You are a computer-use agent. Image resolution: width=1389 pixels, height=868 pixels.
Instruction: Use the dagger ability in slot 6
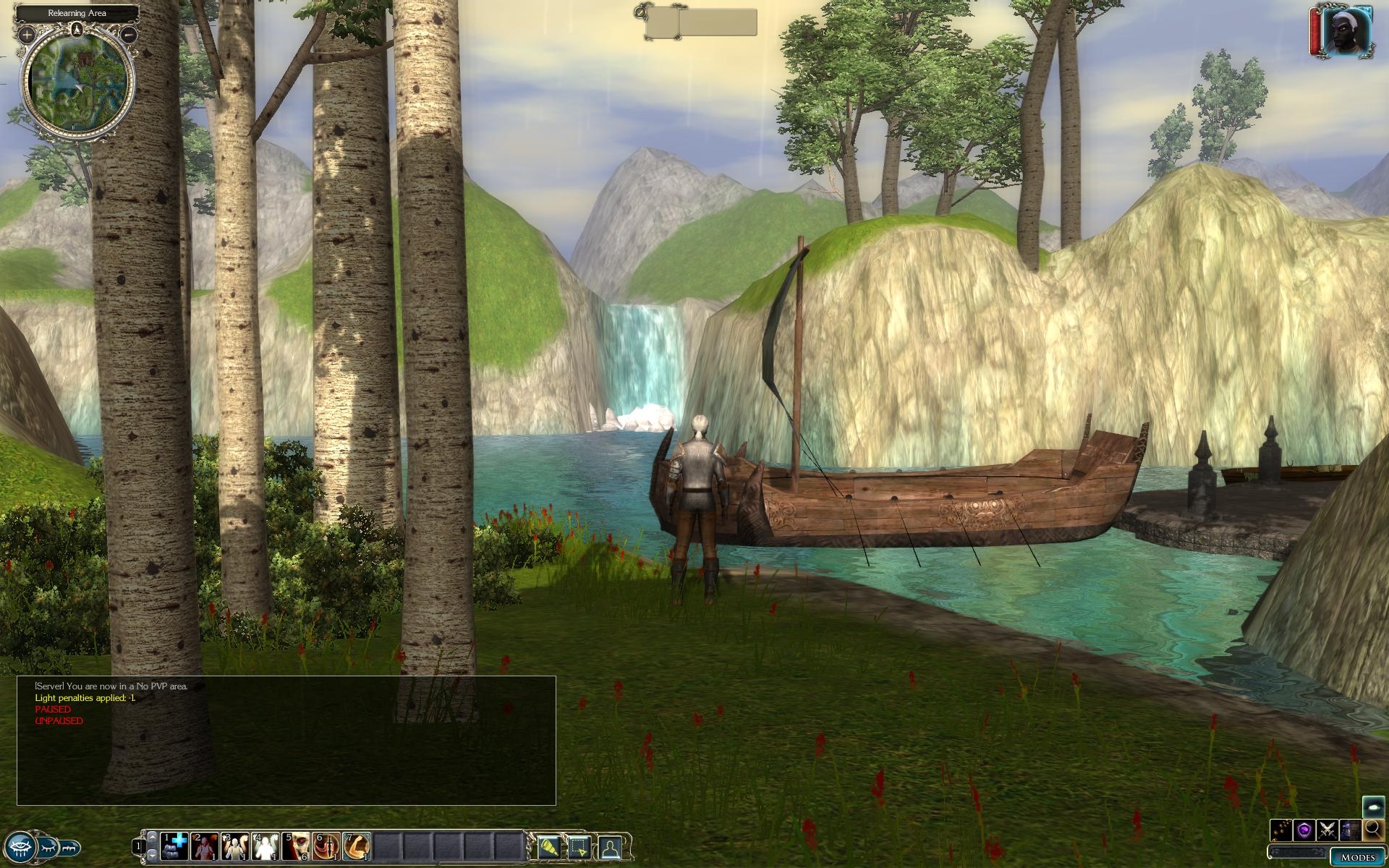[x=326, y=846]
